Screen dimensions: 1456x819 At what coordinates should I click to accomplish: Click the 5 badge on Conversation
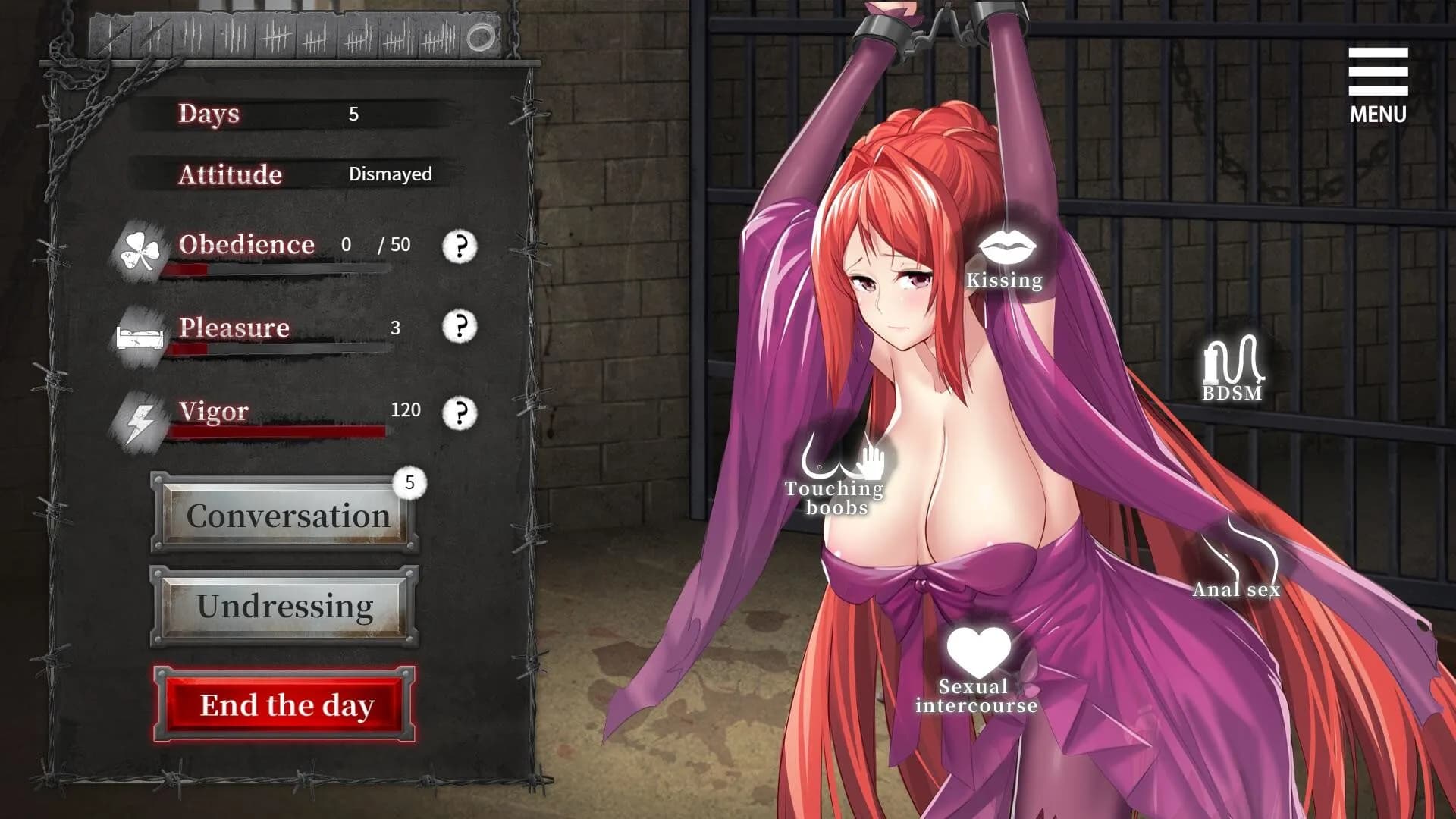pos(409,482)
